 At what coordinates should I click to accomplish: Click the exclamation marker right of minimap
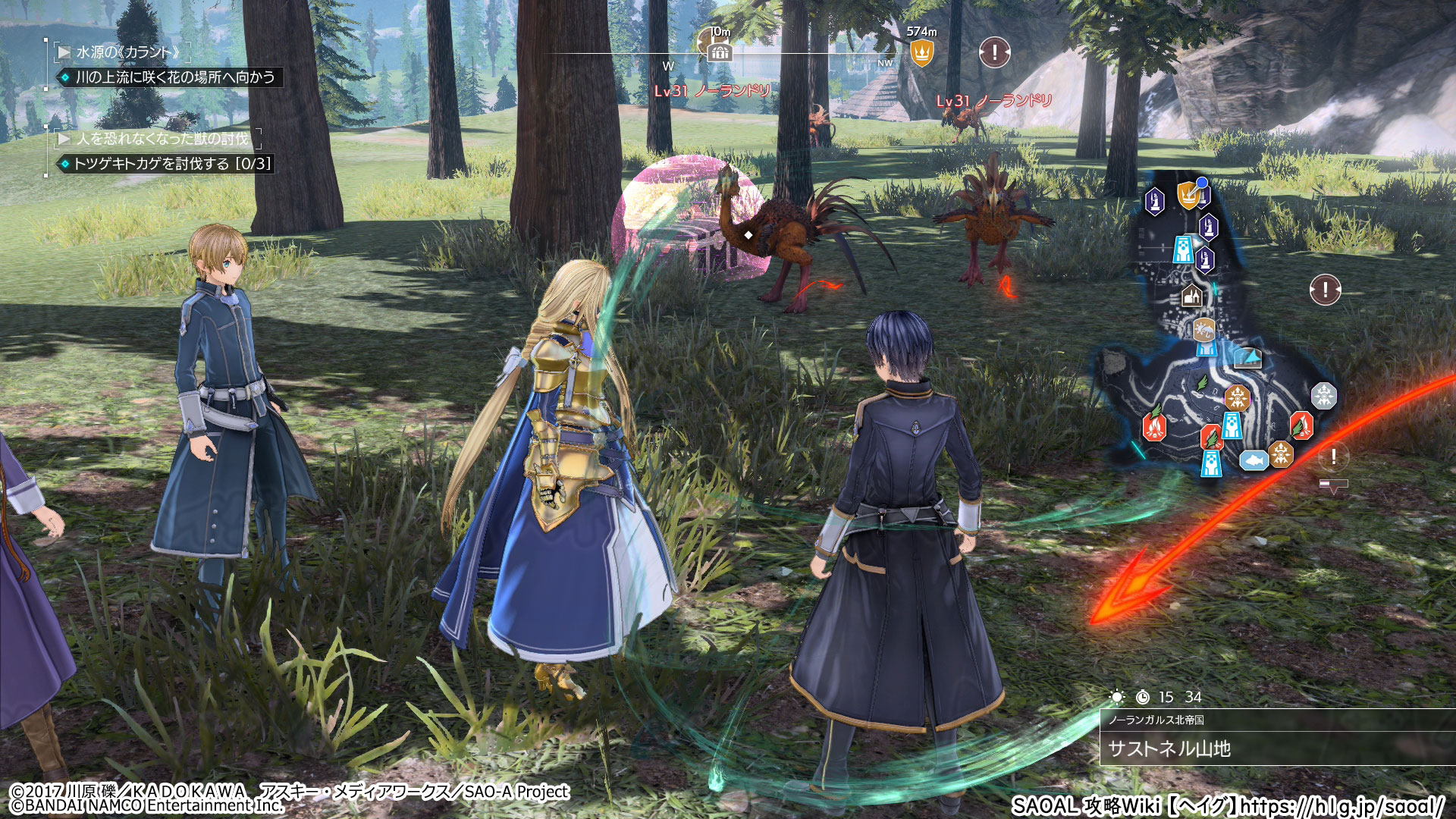click(1325, 289)
